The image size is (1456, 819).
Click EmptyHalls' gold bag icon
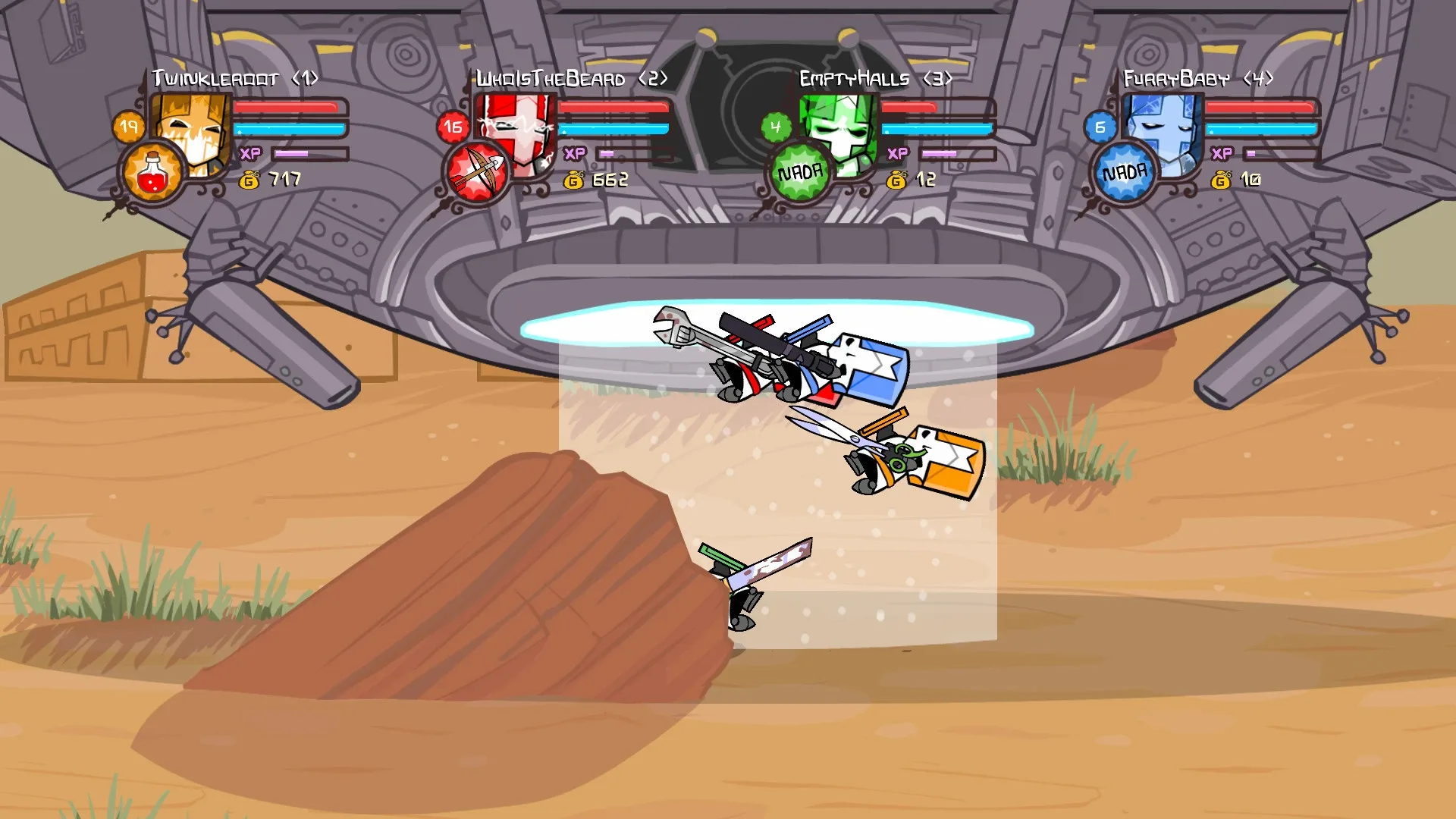coord(896,181)
